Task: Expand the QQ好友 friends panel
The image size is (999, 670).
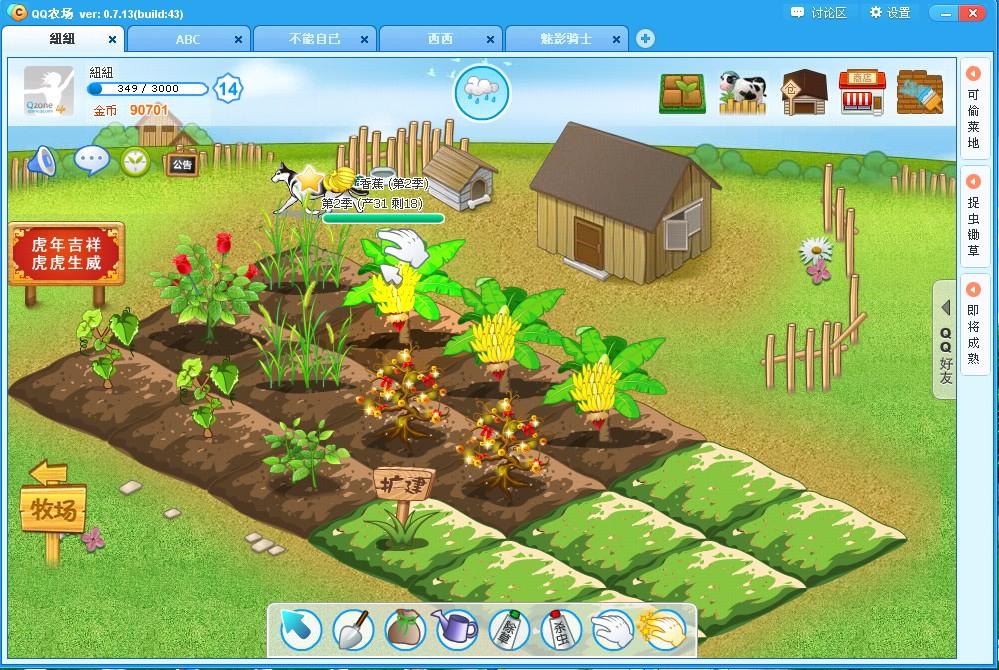Action: coord(945,340)
